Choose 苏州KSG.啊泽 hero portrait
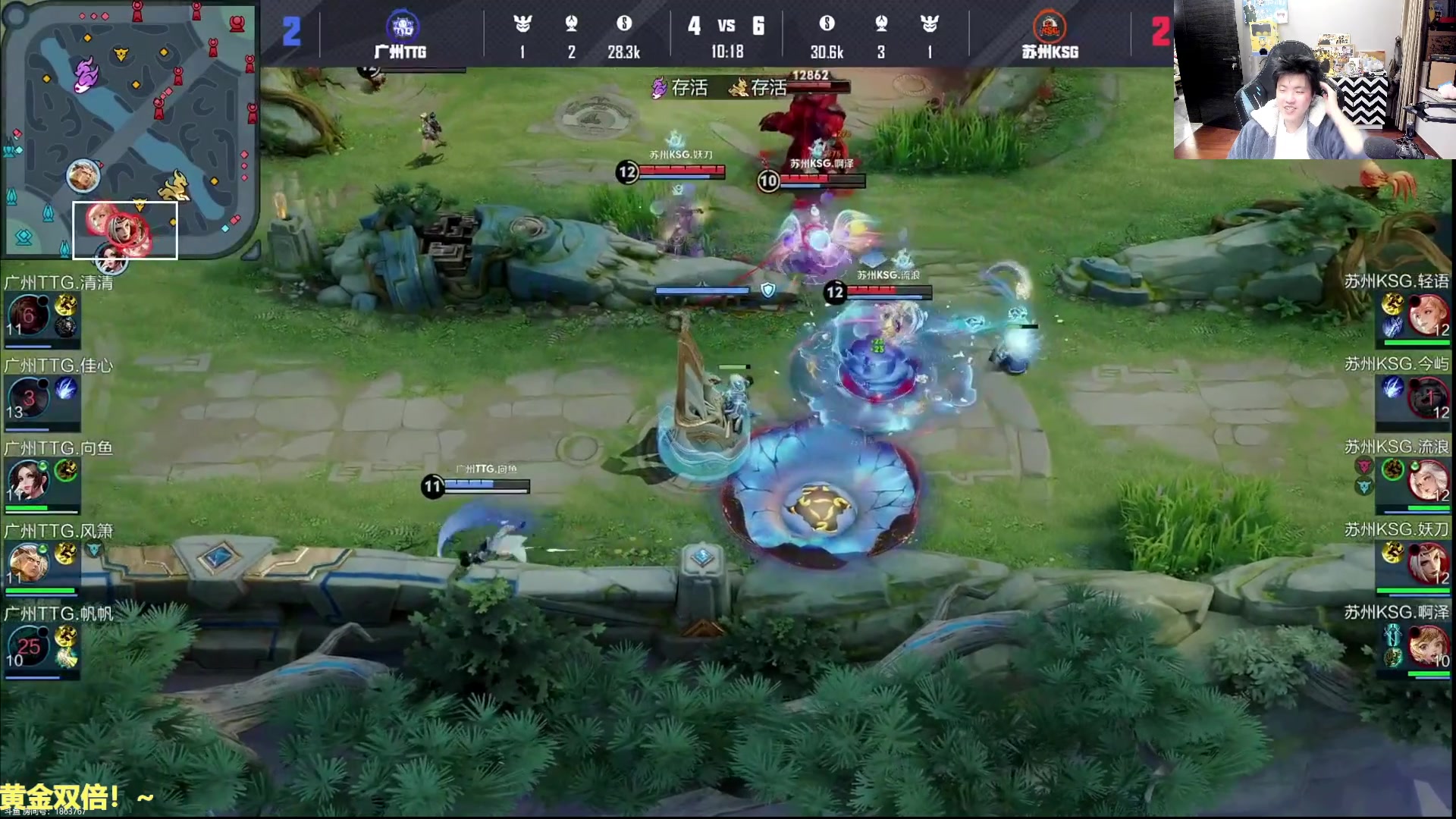This screenshot has width=1456, height=819. 1428,646
